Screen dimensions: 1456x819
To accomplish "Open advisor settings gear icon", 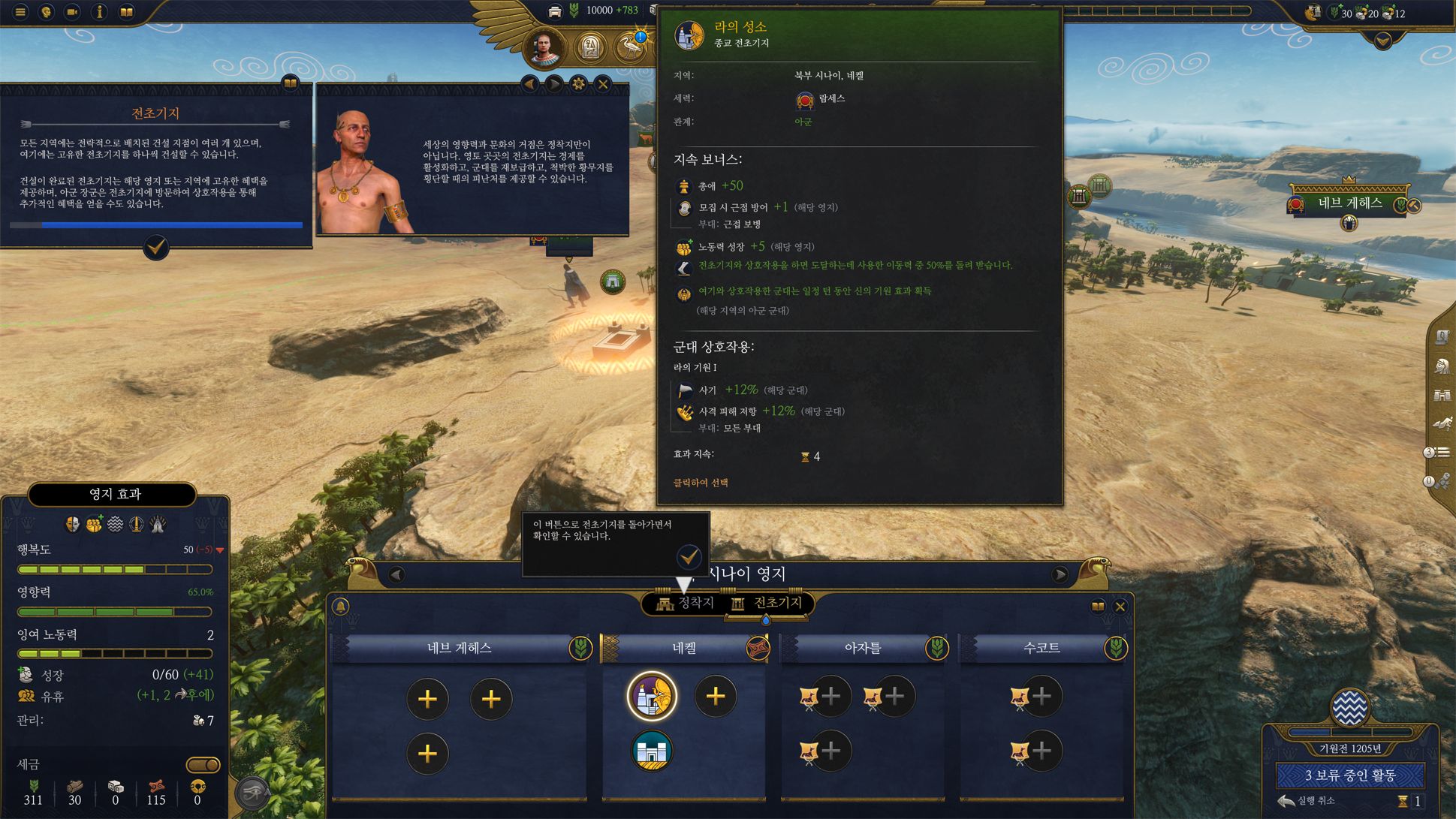I will tap(578, 84).
